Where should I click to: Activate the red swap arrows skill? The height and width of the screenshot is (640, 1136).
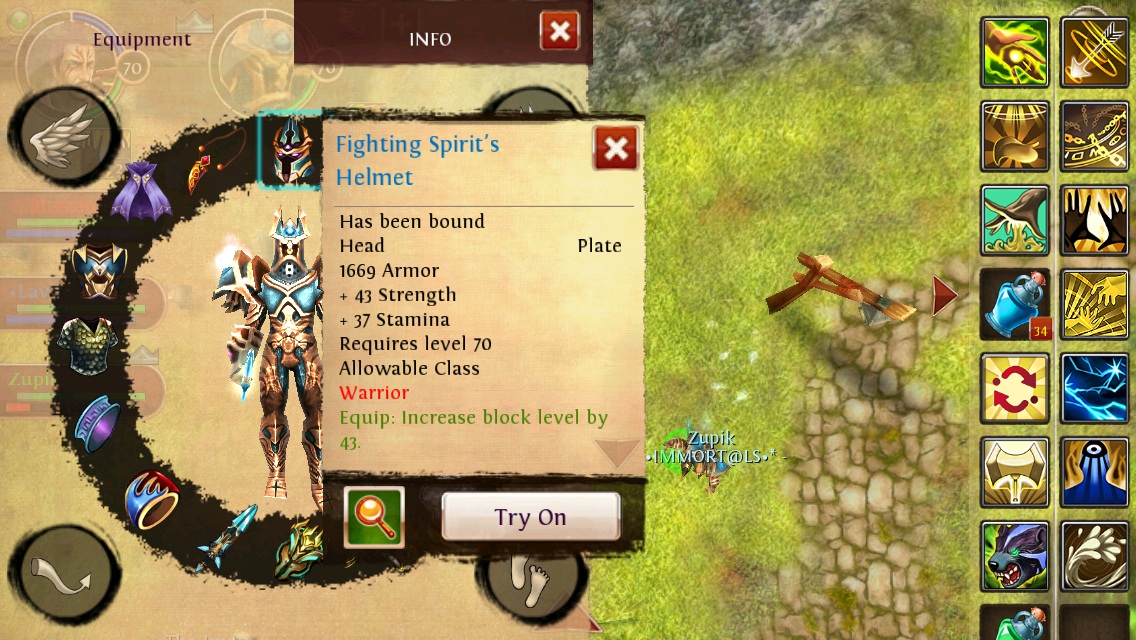click(x=1015, y=388)
